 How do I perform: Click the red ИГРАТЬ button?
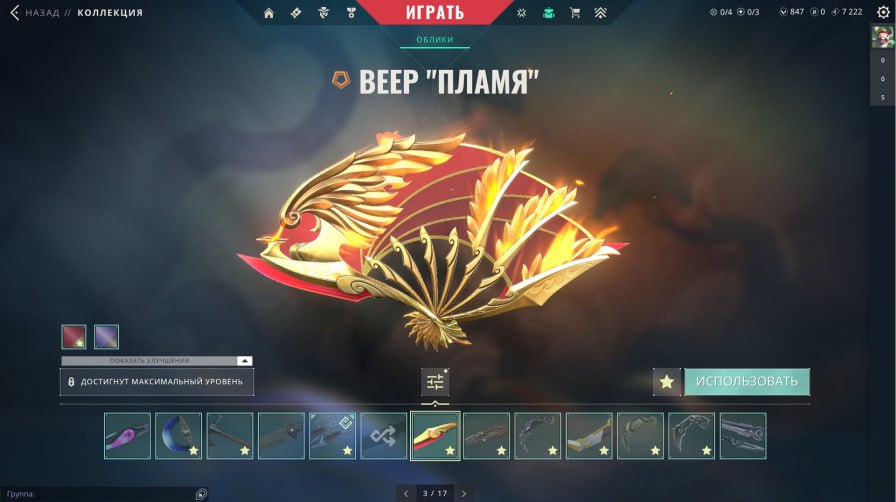435,13
